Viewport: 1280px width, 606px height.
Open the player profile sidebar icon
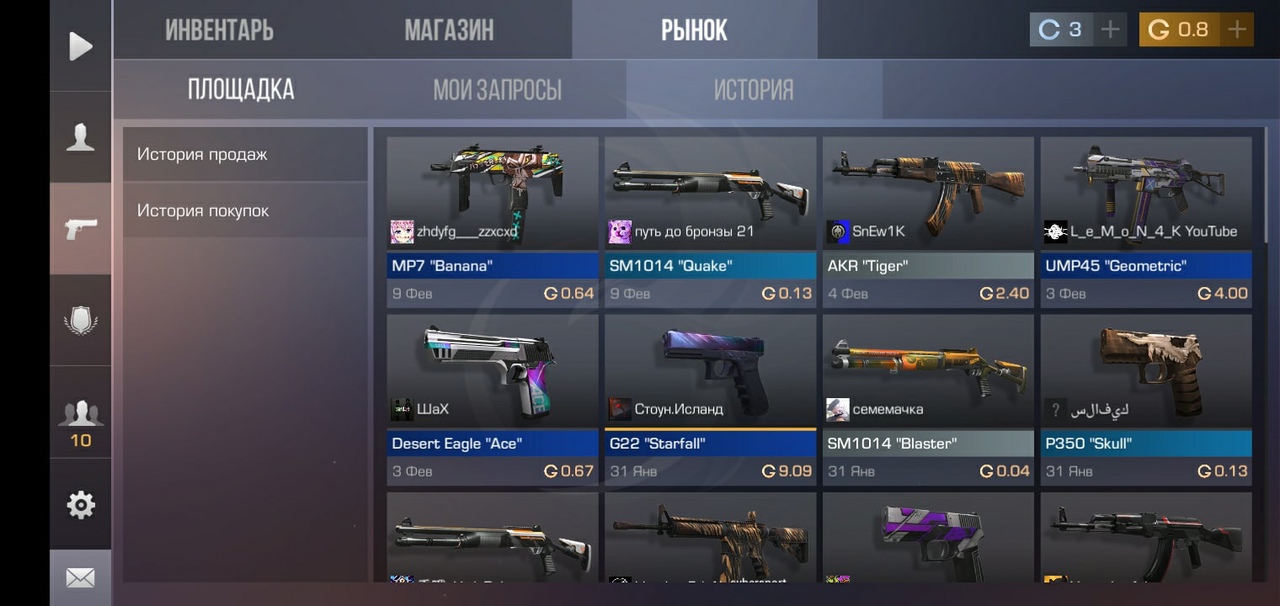[80, 138]
